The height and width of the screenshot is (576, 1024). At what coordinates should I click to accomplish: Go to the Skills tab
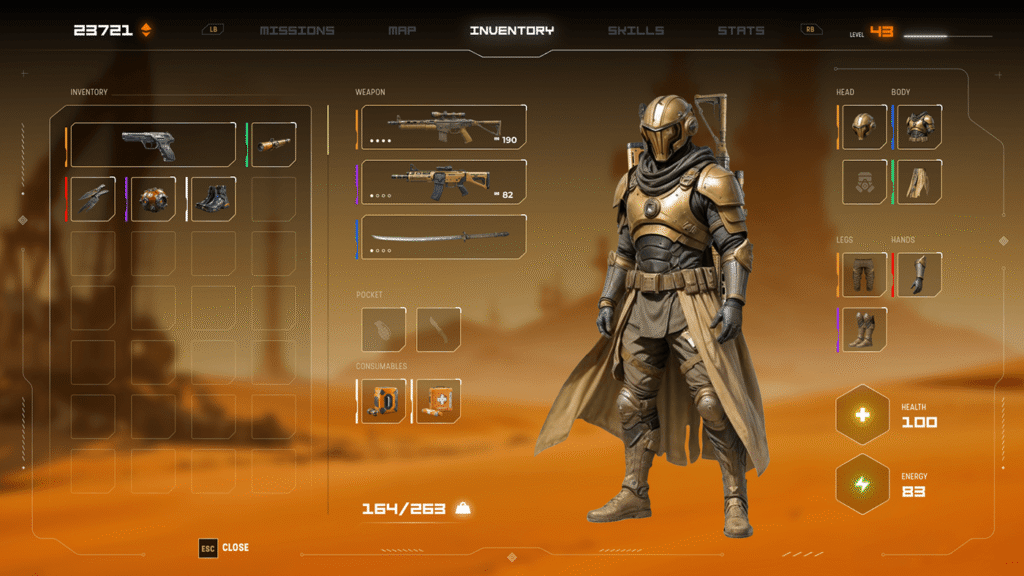click(x=635, y=31)
